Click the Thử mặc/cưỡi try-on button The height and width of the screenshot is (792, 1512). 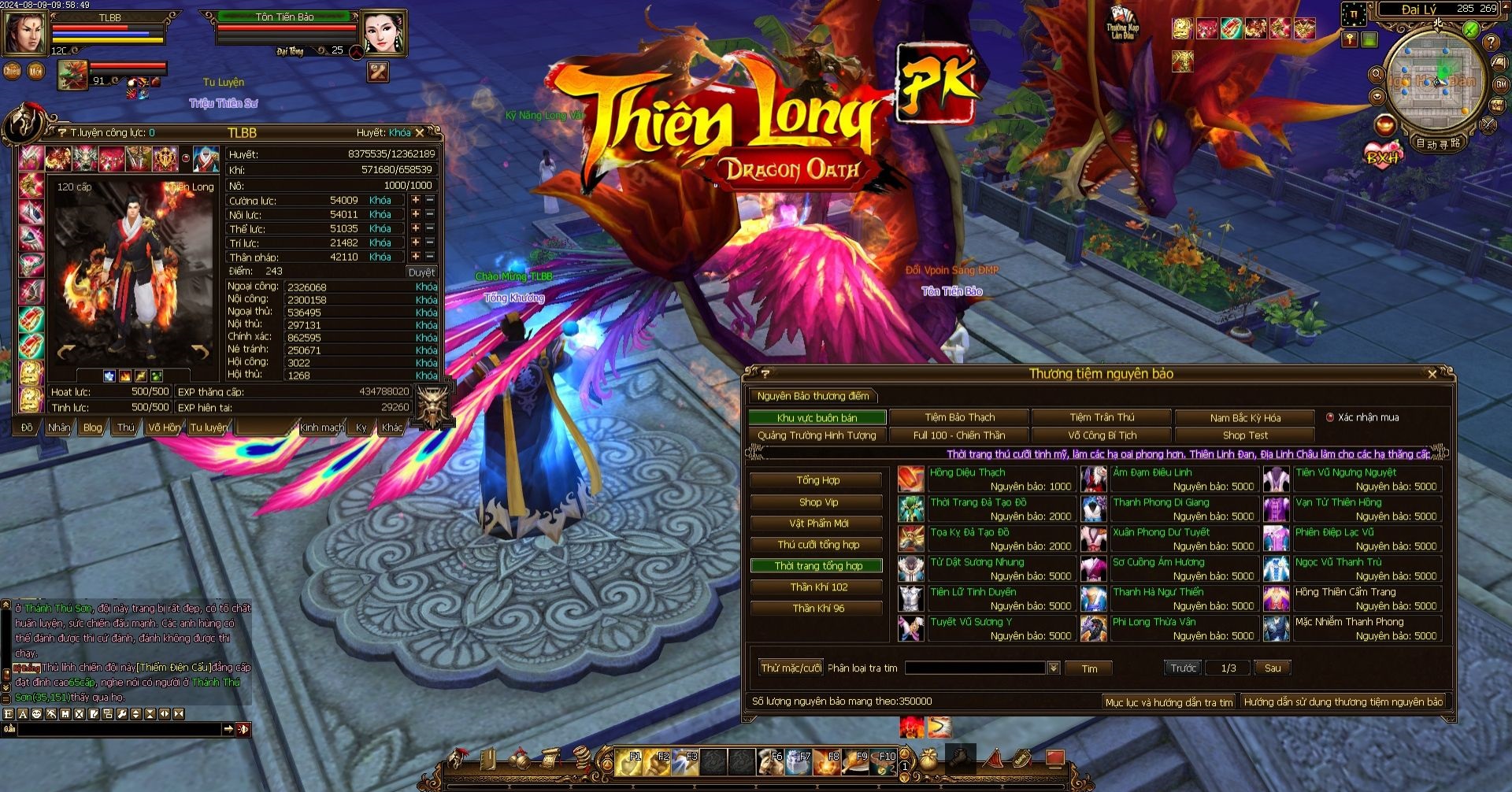pos(791,668)
